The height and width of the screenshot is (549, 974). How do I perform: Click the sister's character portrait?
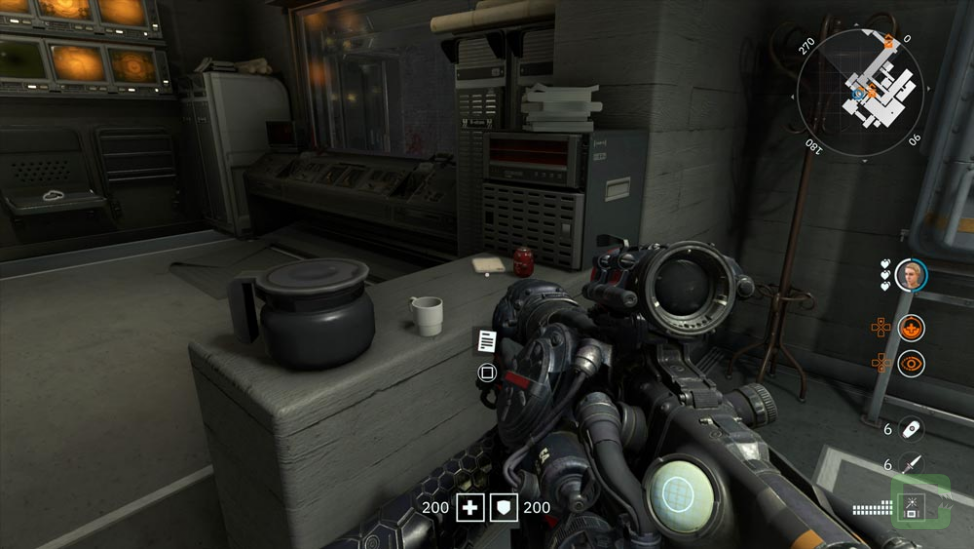pos(910,275)
